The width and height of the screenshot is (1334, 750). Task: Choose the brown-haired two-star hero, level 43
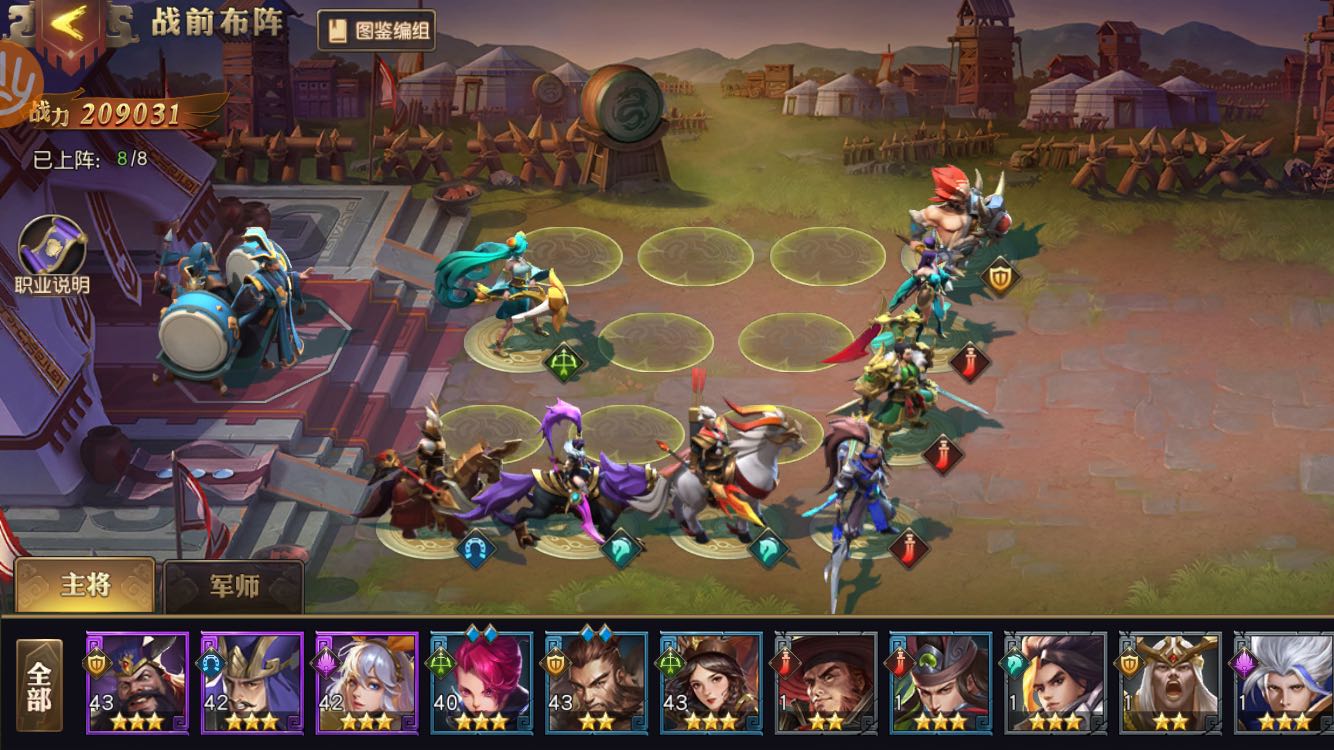click(596, 682)
